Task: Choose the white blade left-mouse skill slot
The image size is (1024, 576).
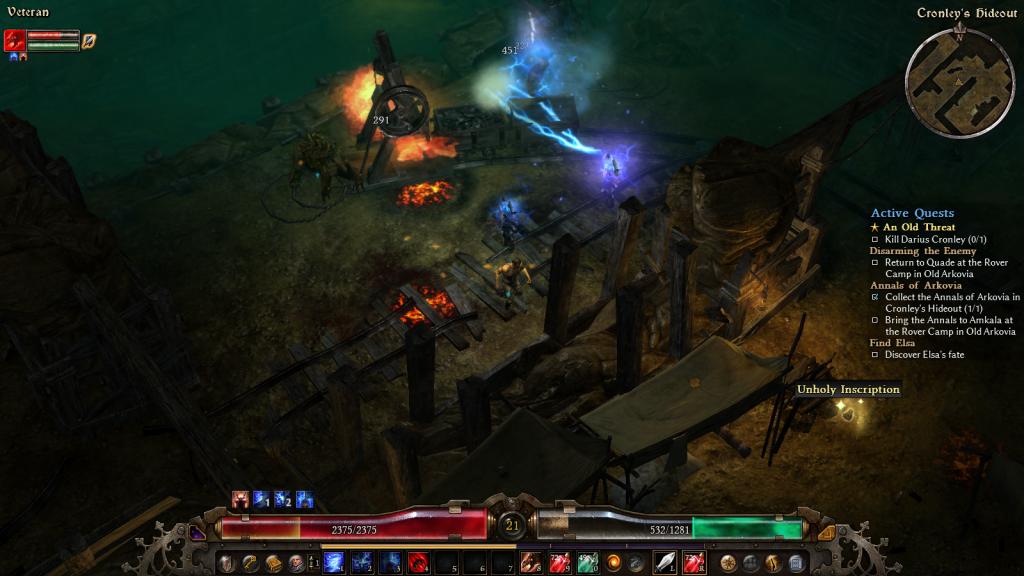Action: pos(665,562)
